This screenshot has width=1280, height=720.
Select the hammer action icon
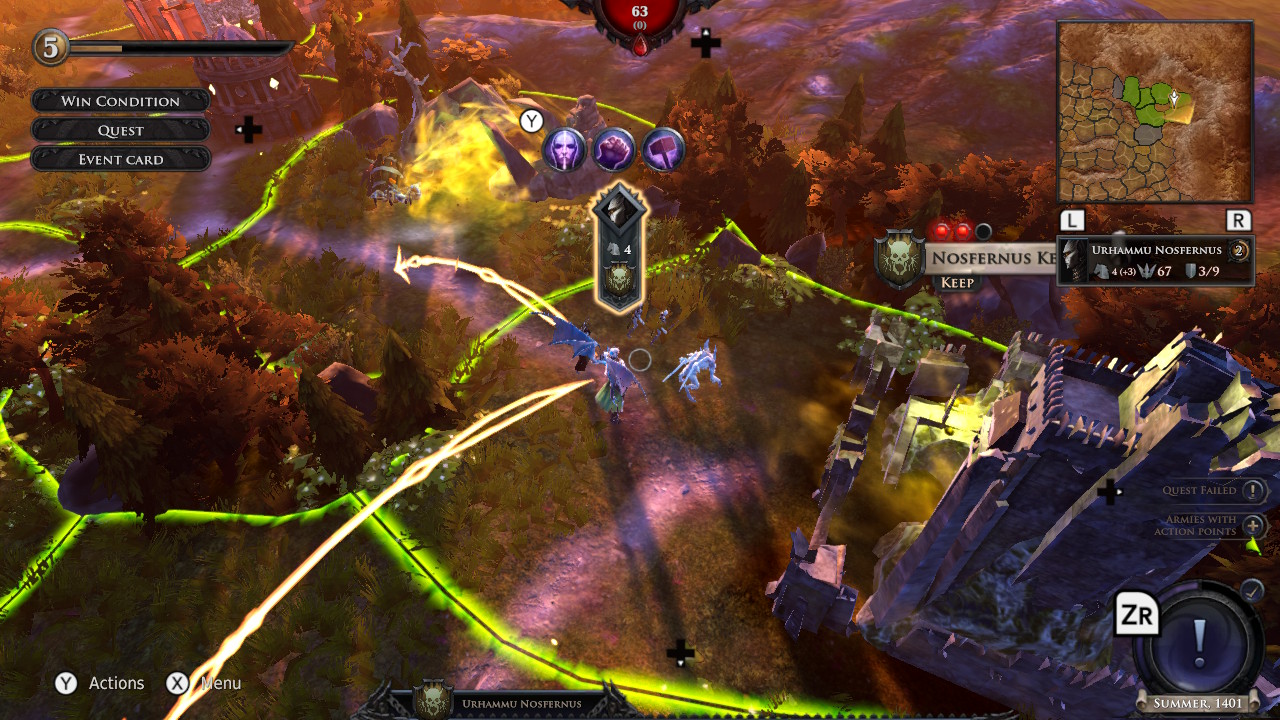[660, 150]
